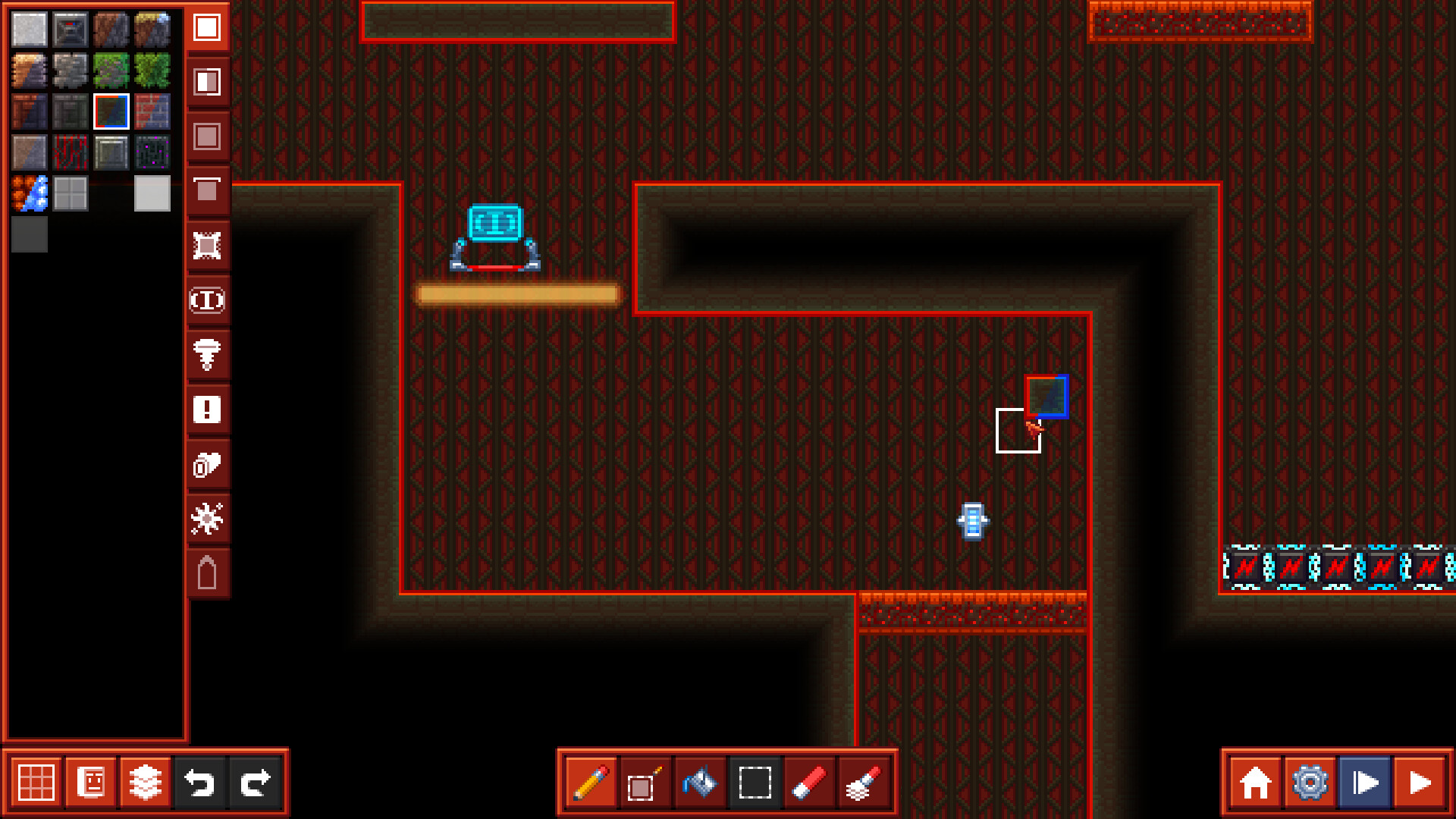Select the half-block tile mode
Image resolution: width=1456 pixels, height=819 pixels.
tap(207, 83)
